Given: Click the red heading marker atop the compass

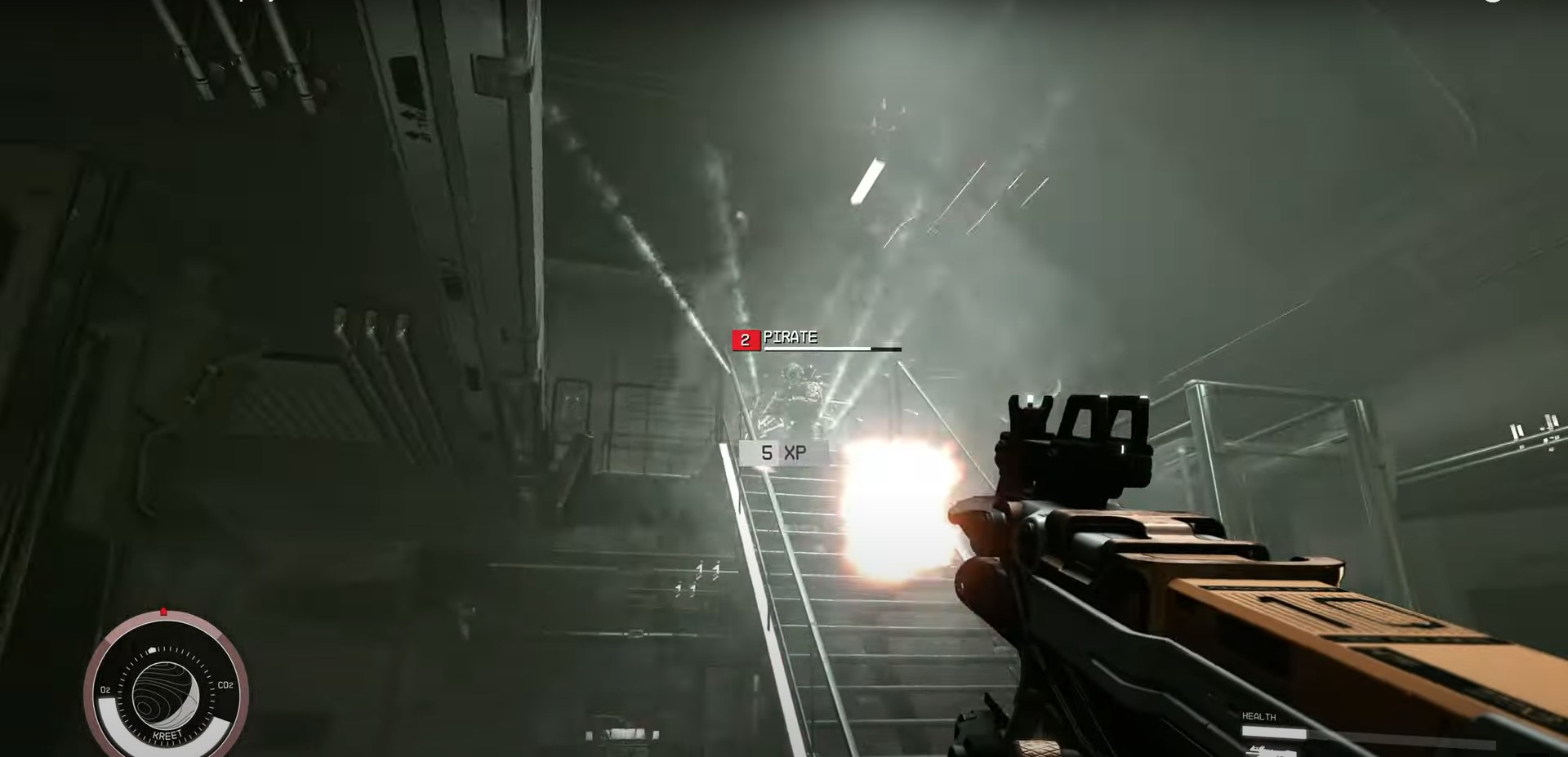Looking at the screenshot, I should coord(163,611).
